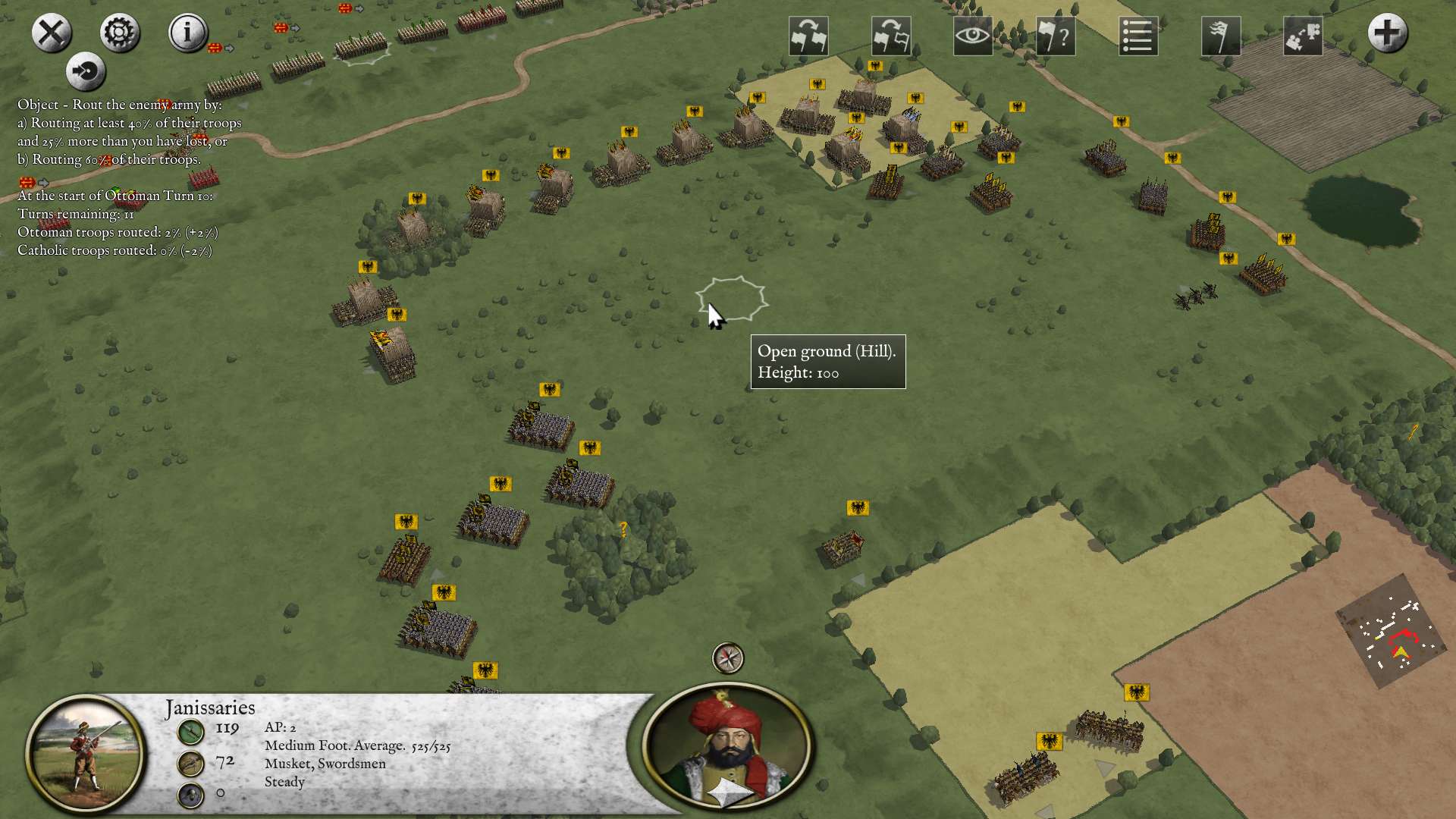1456x819 pixels.
Task: Click the X close button
Action: tap(52, 33)
